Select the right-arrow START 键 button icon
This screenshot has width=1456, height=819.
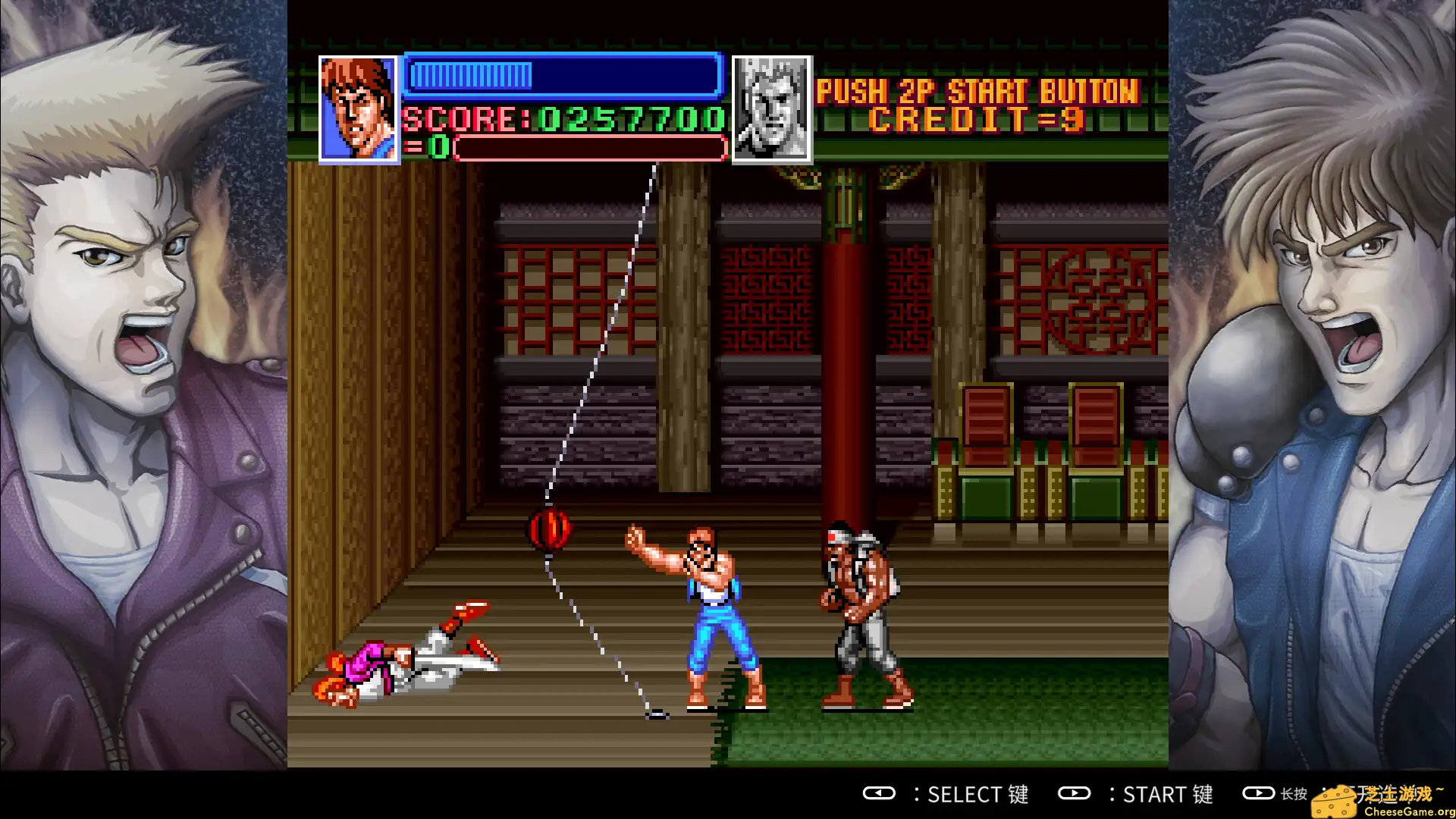[1075, 794]
